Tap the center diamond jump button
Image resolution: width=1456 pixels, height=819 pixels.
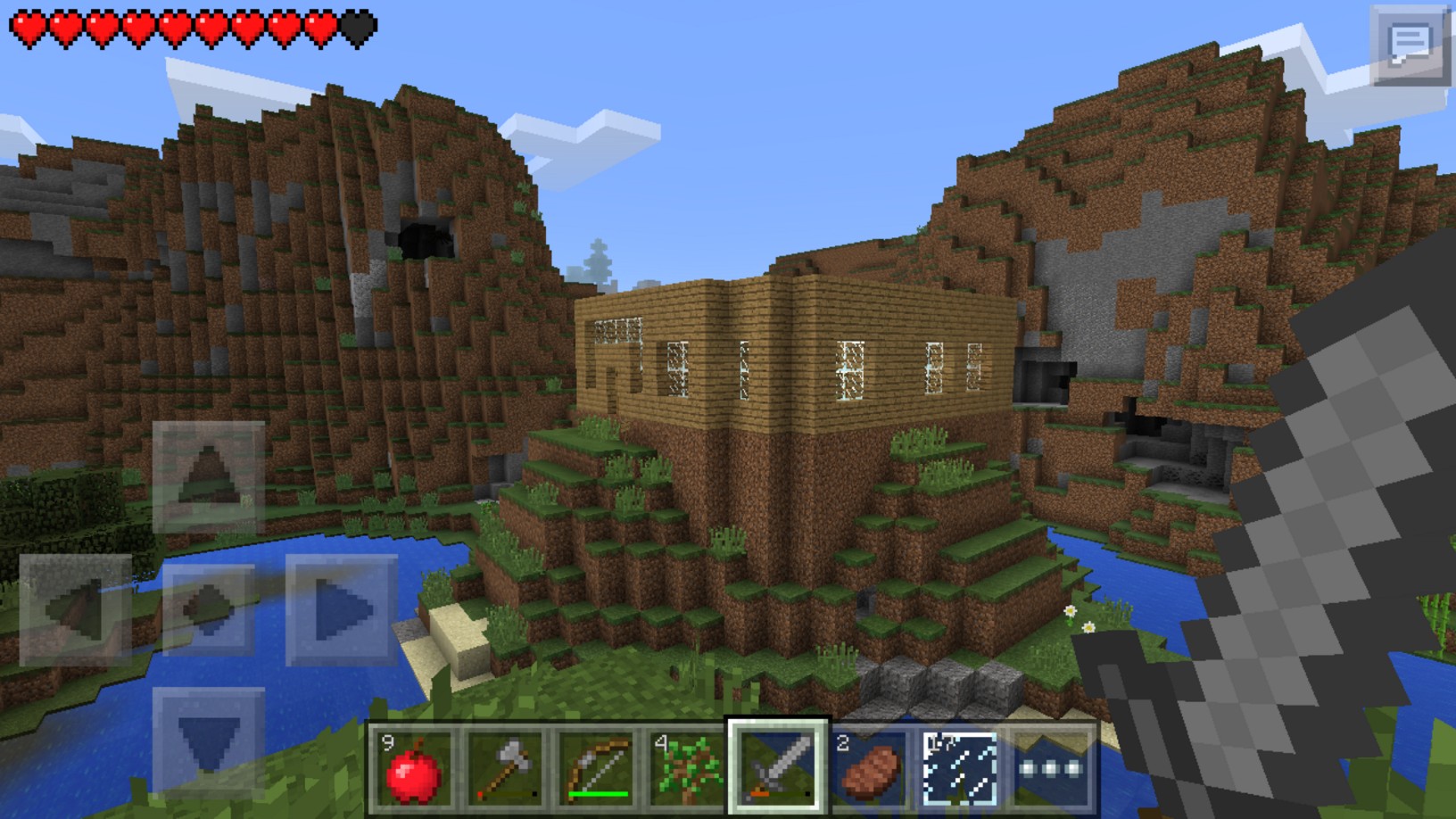pyautogui.click(x=209, y=610)
